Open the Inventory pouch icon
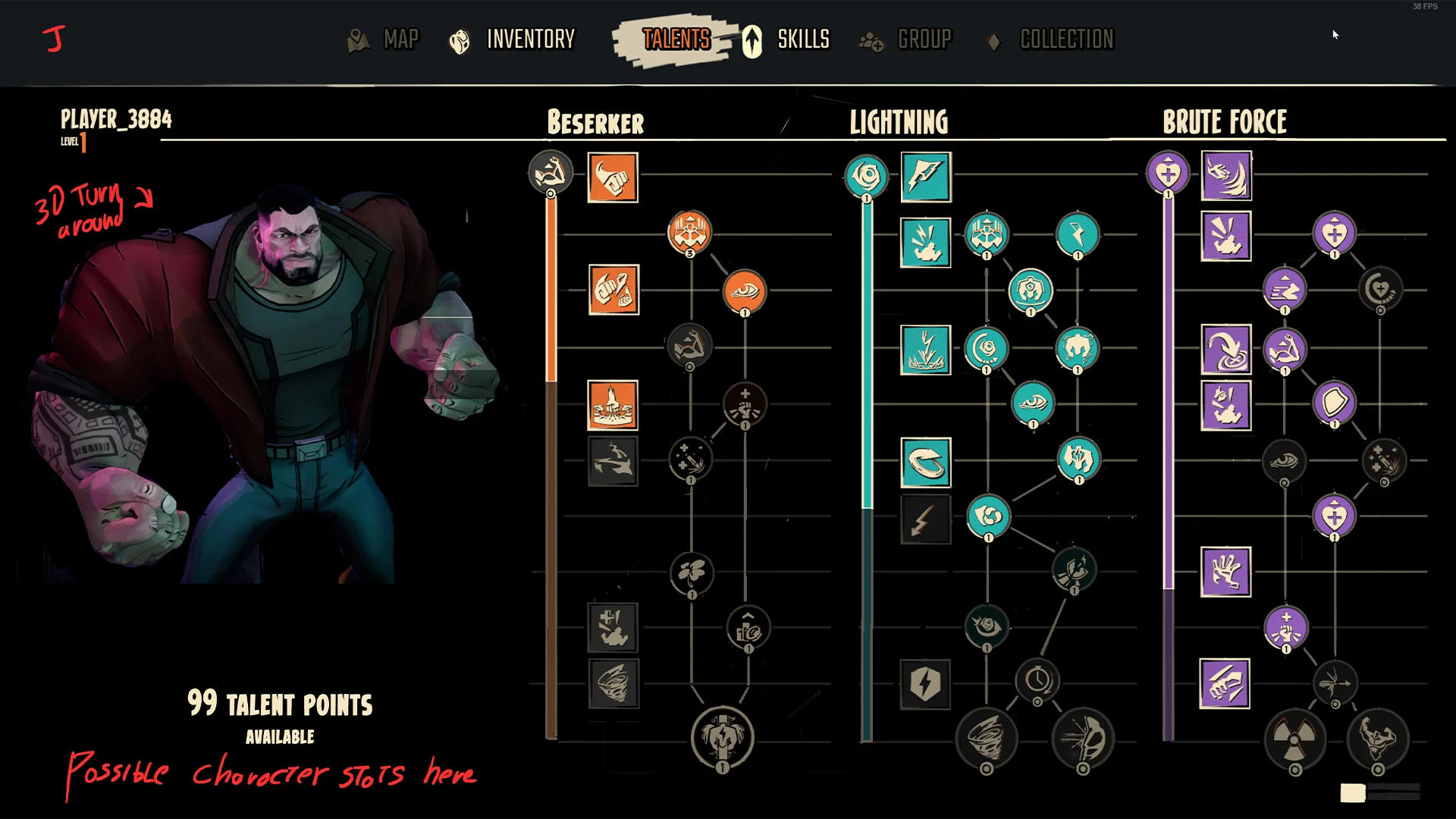1456x819 pixels. (x=459, y=40)
